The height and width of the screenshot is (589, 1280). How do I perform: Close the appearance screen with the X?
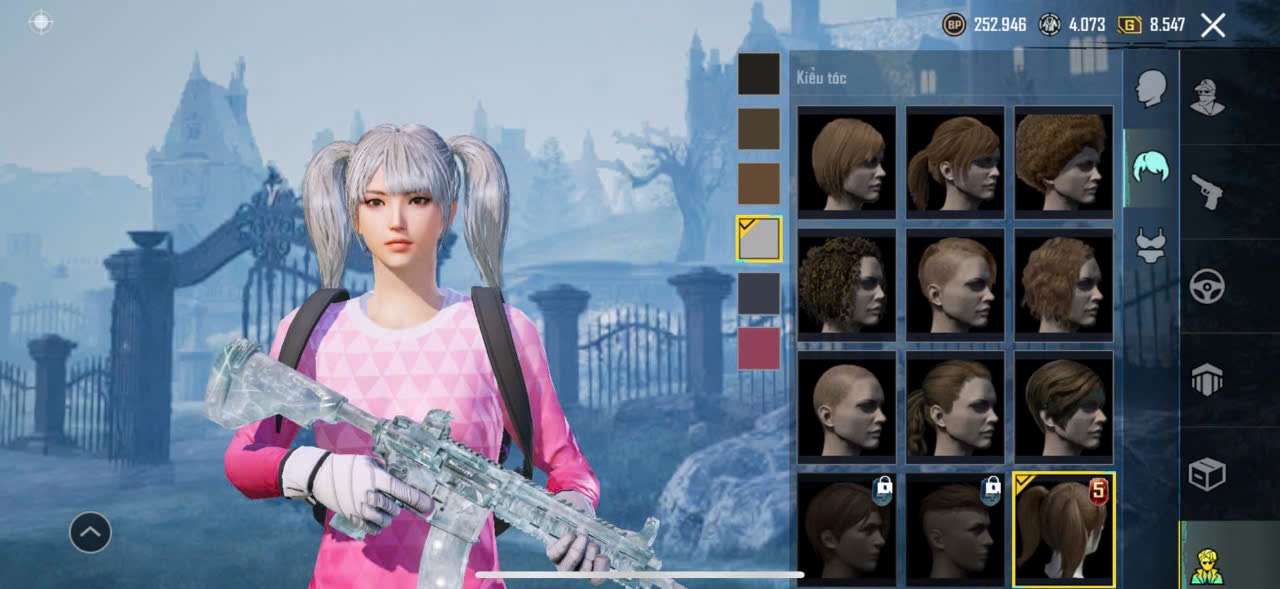pos(1212,25)
